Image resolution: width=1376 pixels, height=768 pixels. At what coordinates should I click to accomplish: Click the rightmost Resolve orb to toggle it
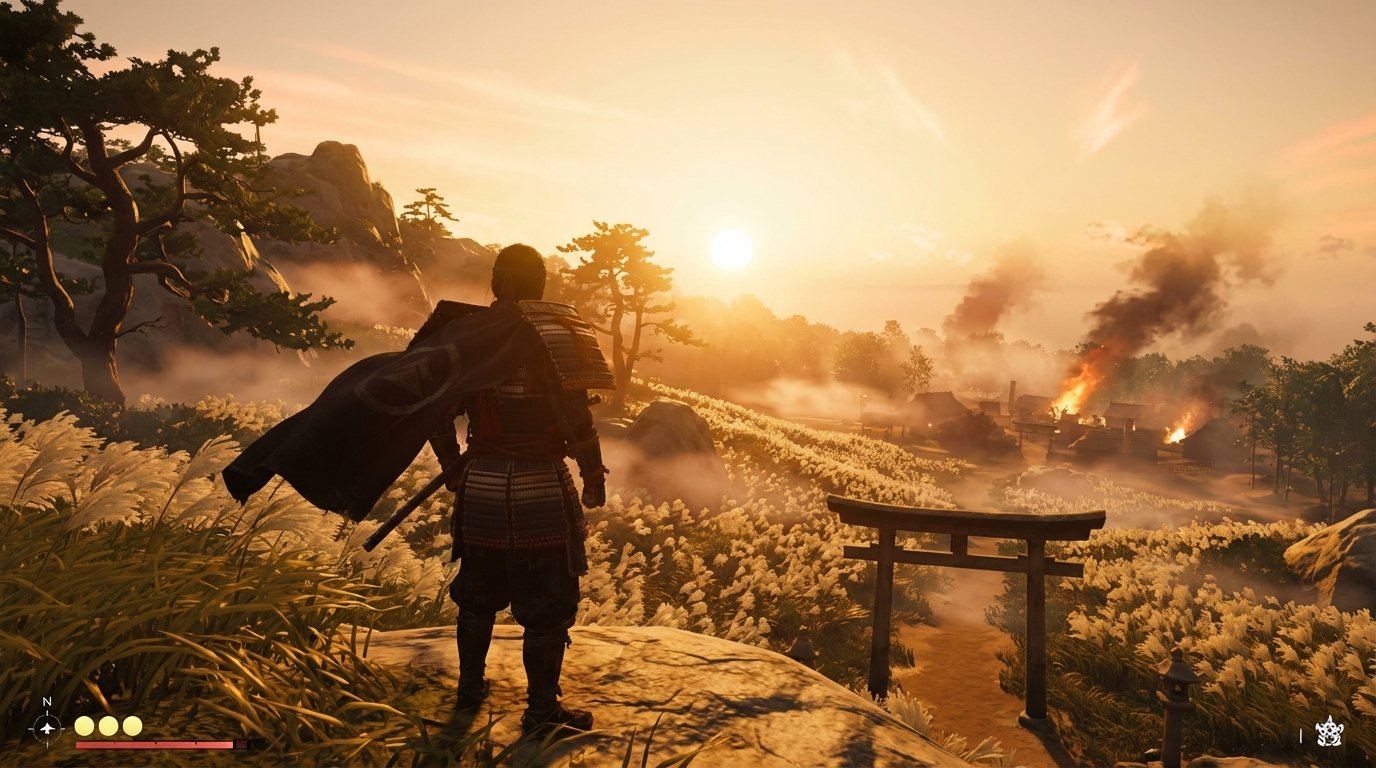coord(131,726)
